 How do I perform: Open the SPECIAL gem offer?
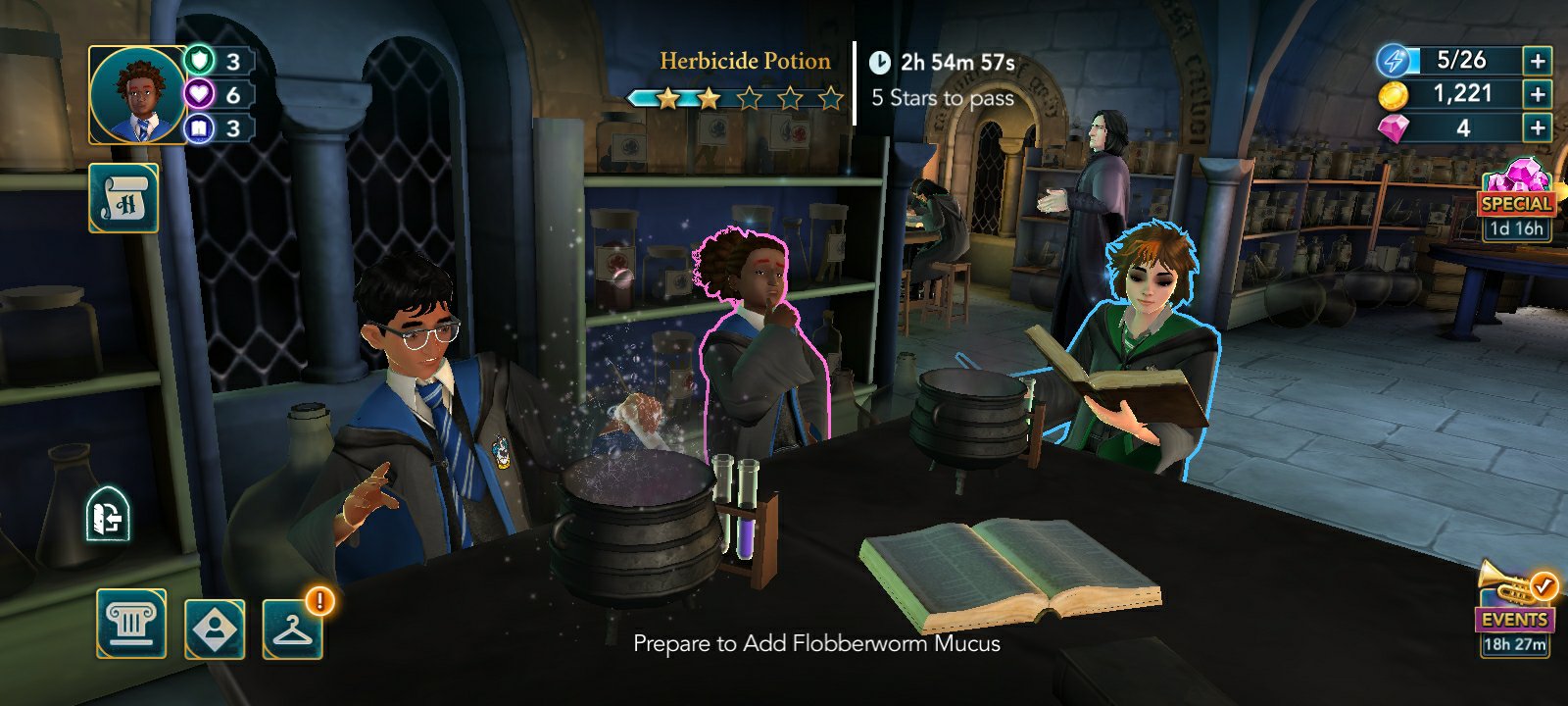(1516, 201)
